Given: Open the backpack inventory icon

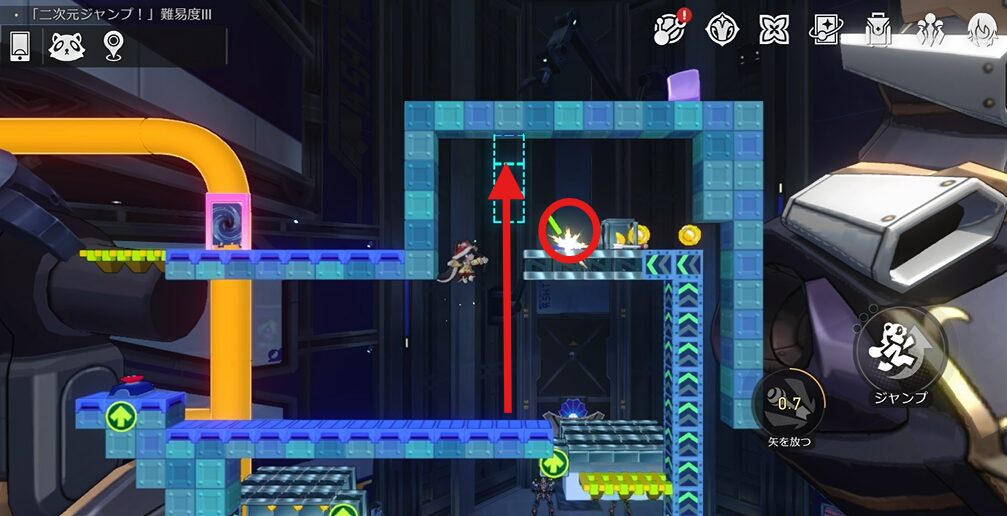Looking at the screenshot, I should 879,30.
